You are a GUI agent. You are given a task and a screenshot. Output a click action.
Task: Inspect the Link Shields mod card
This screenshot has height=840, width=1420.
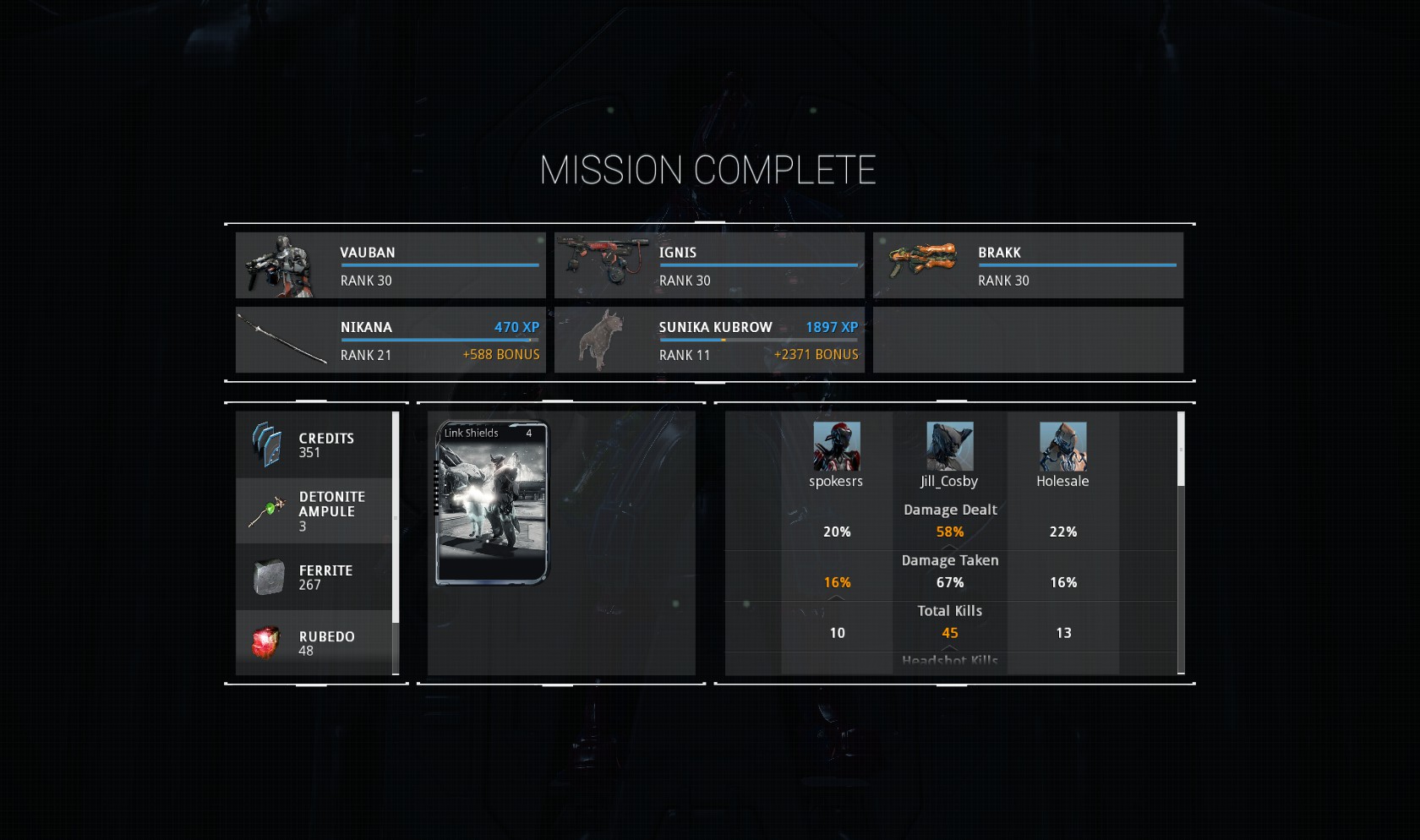pyautogui.click(x=492, y=503)
